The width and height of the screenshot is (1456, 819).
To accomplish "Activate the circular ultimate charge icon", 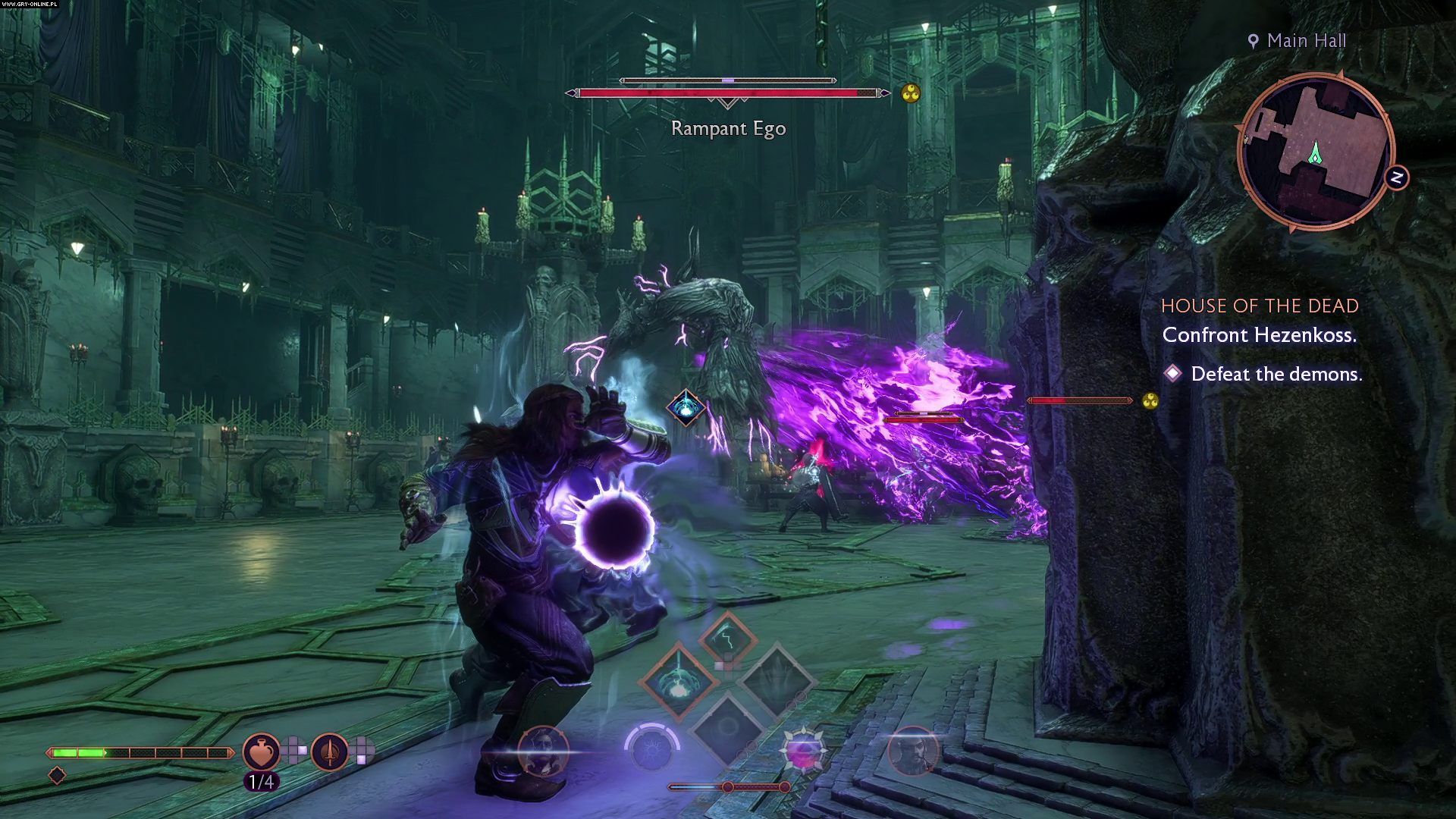I will click(651, 748).
